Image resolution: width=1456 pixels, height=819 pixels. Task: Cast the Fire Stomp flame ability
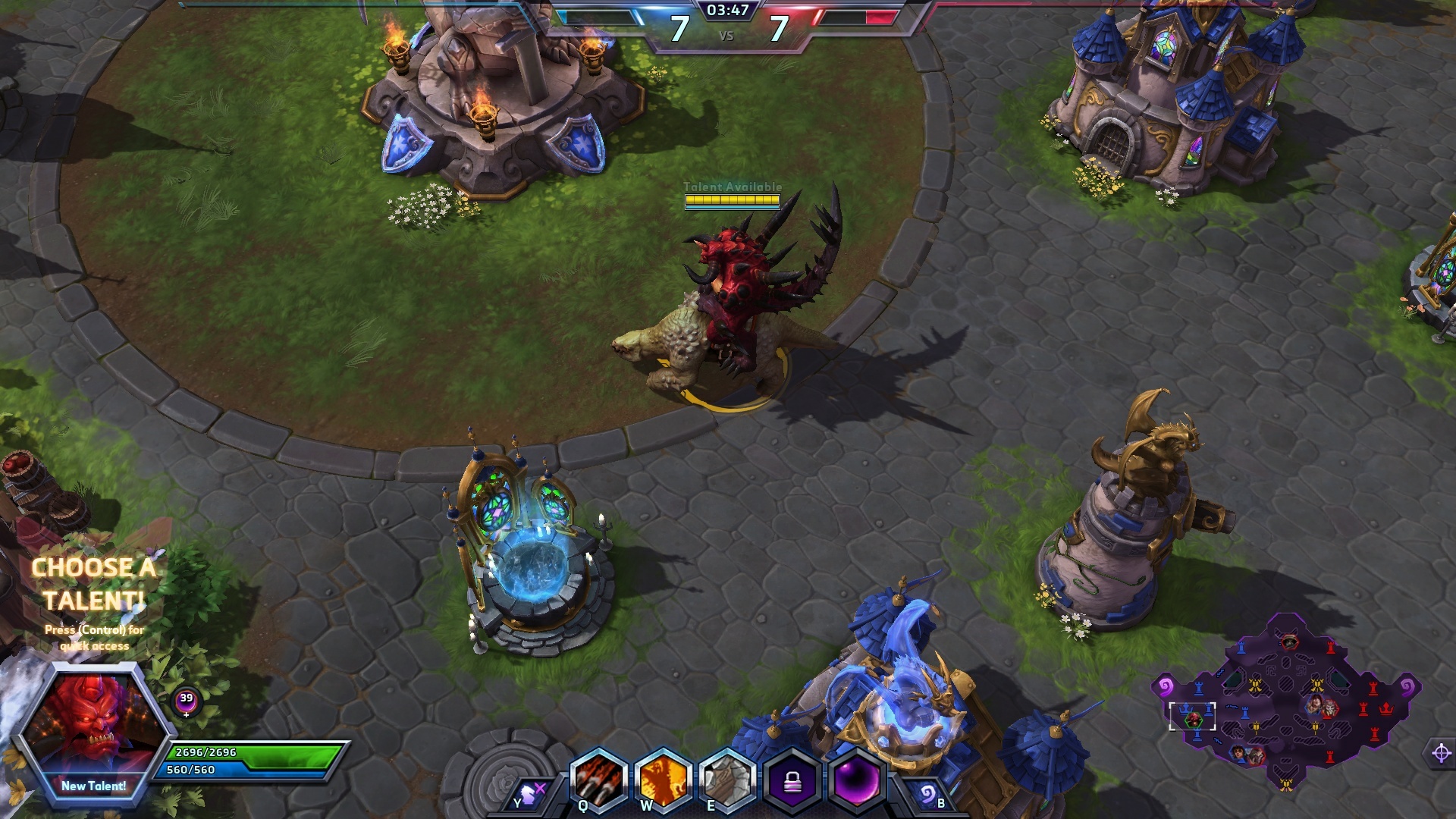pyautogui.click(x=664, y=780)
